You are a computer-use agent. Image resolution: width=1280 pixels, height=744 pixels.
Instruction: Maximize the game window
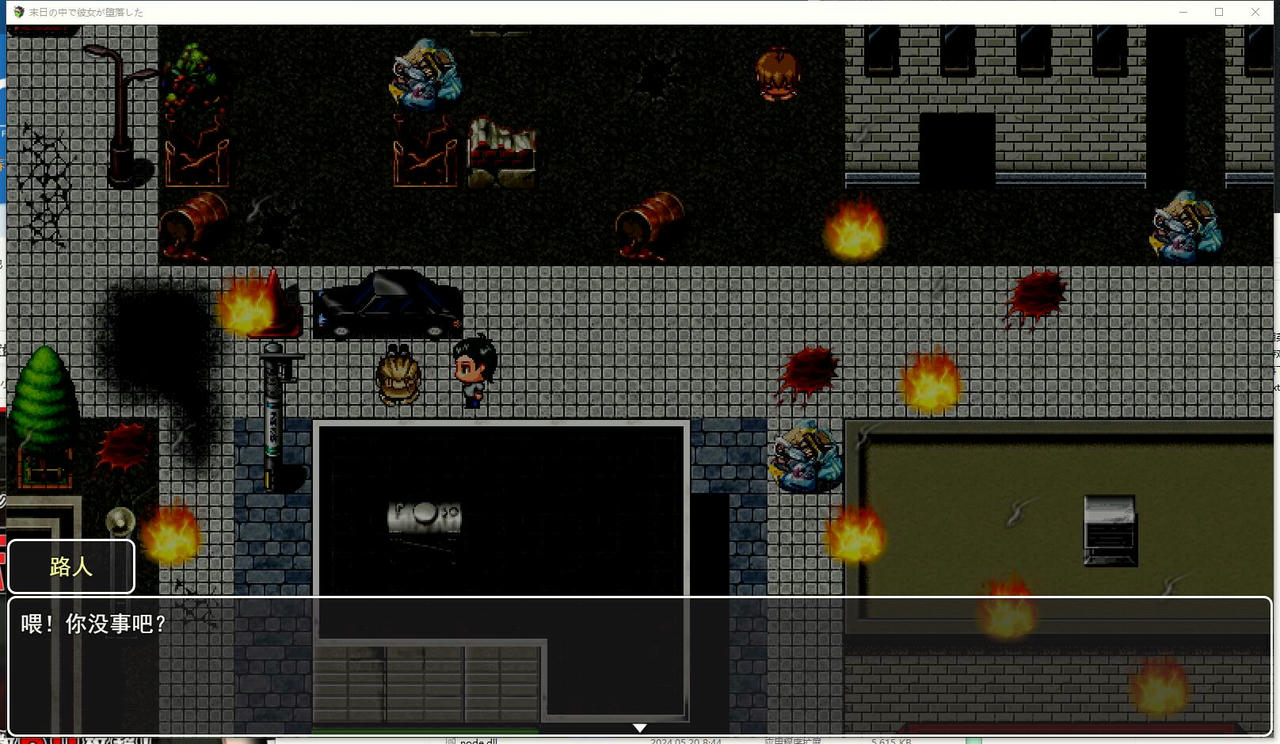click(1219, 12)
